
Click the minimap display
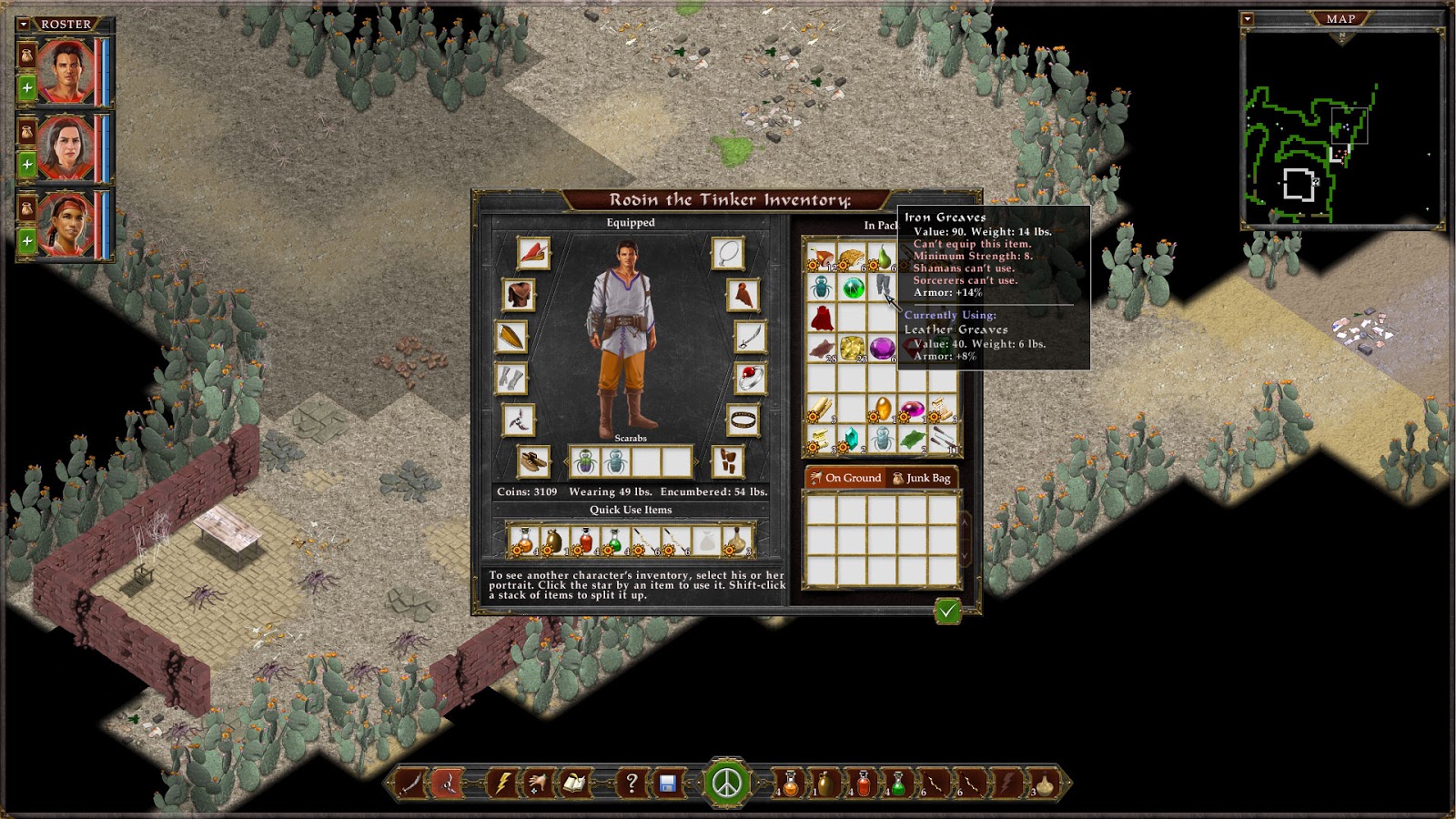[x=1341, y=127]
